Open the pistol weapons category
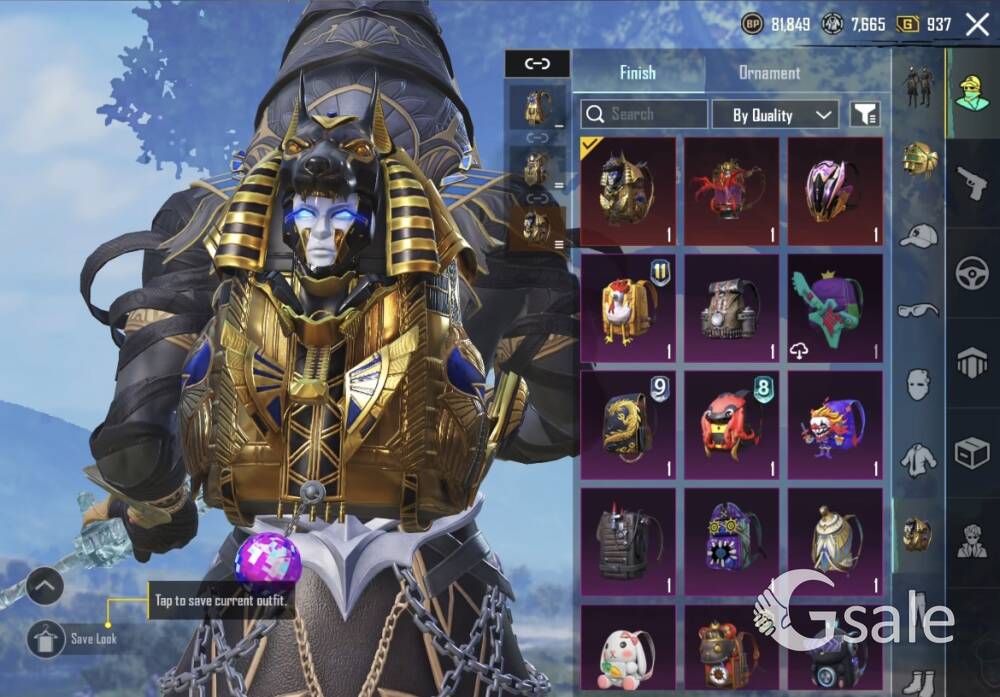The height and width of the screenshot is (697, 1000). click(971, 183)
